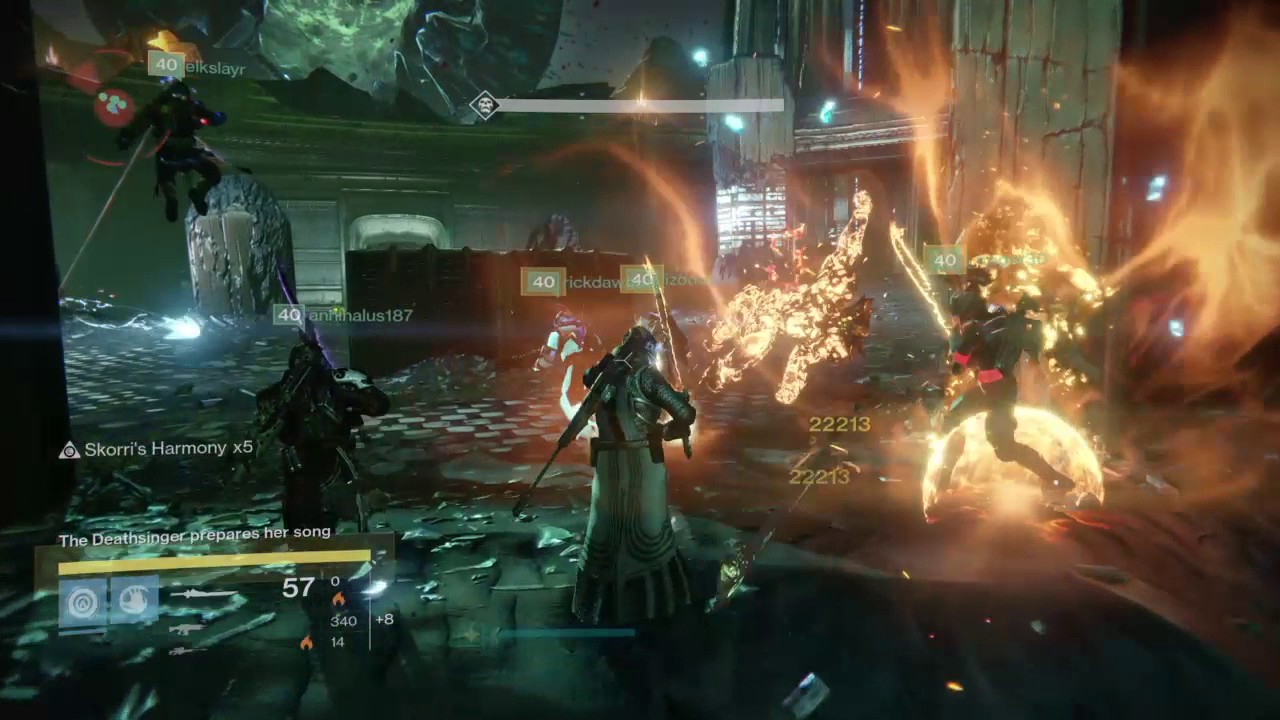Click the red radar circle with dots
1280x720 pixels.
point(114,106)
